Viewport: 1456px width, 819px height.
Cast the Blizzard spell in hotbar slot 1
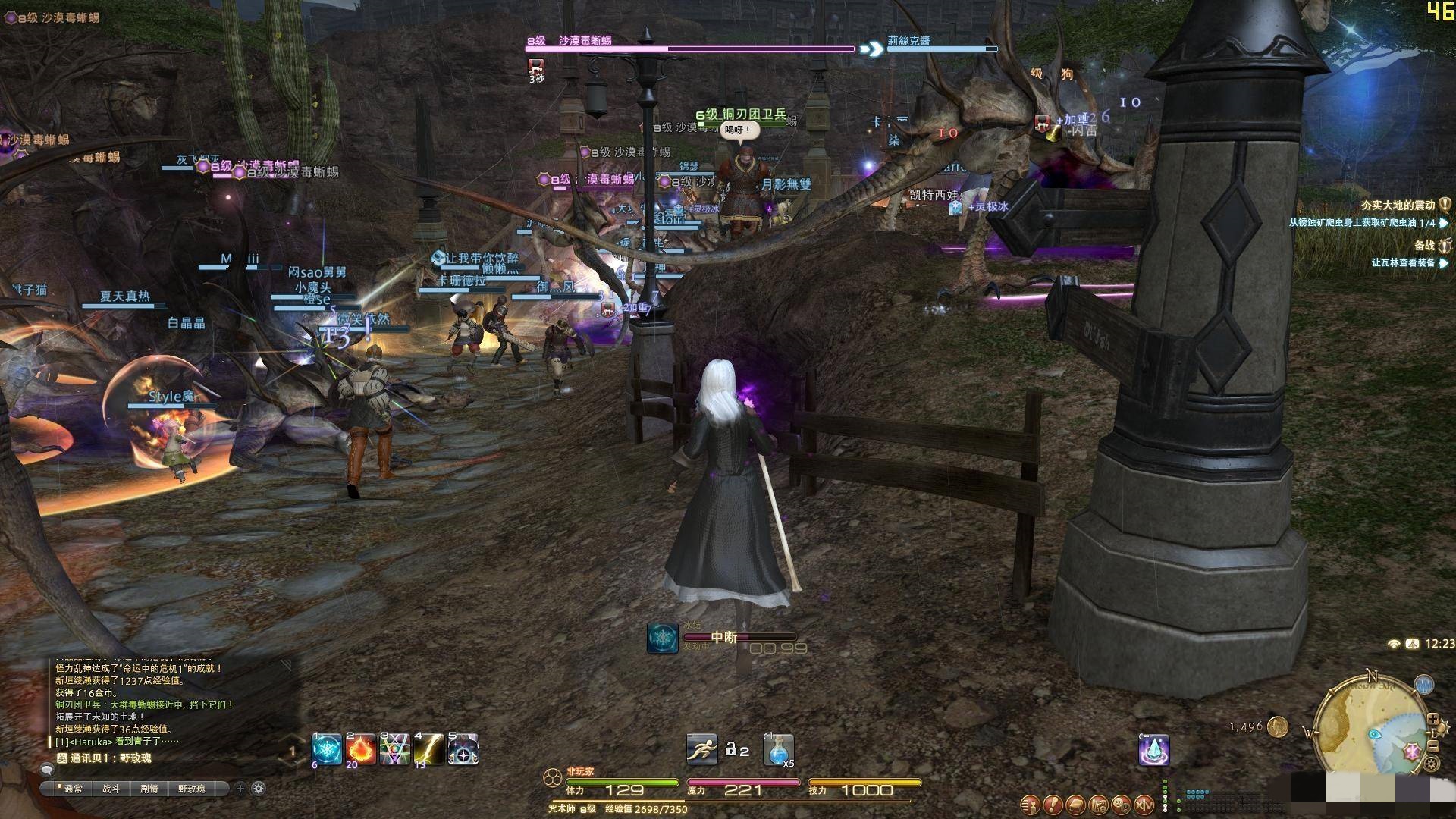point(326,748)
